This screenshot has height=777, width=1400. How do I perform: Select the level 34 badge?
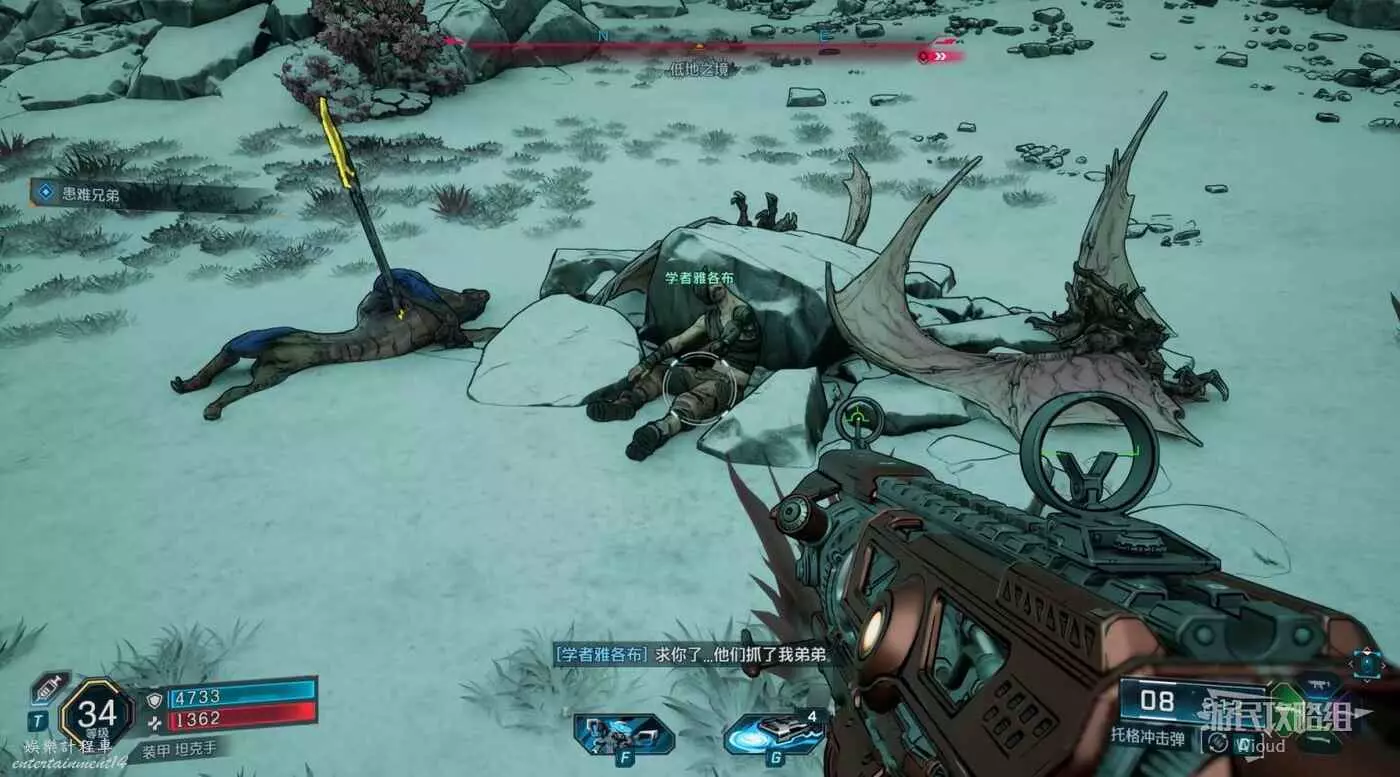(97, 713)
